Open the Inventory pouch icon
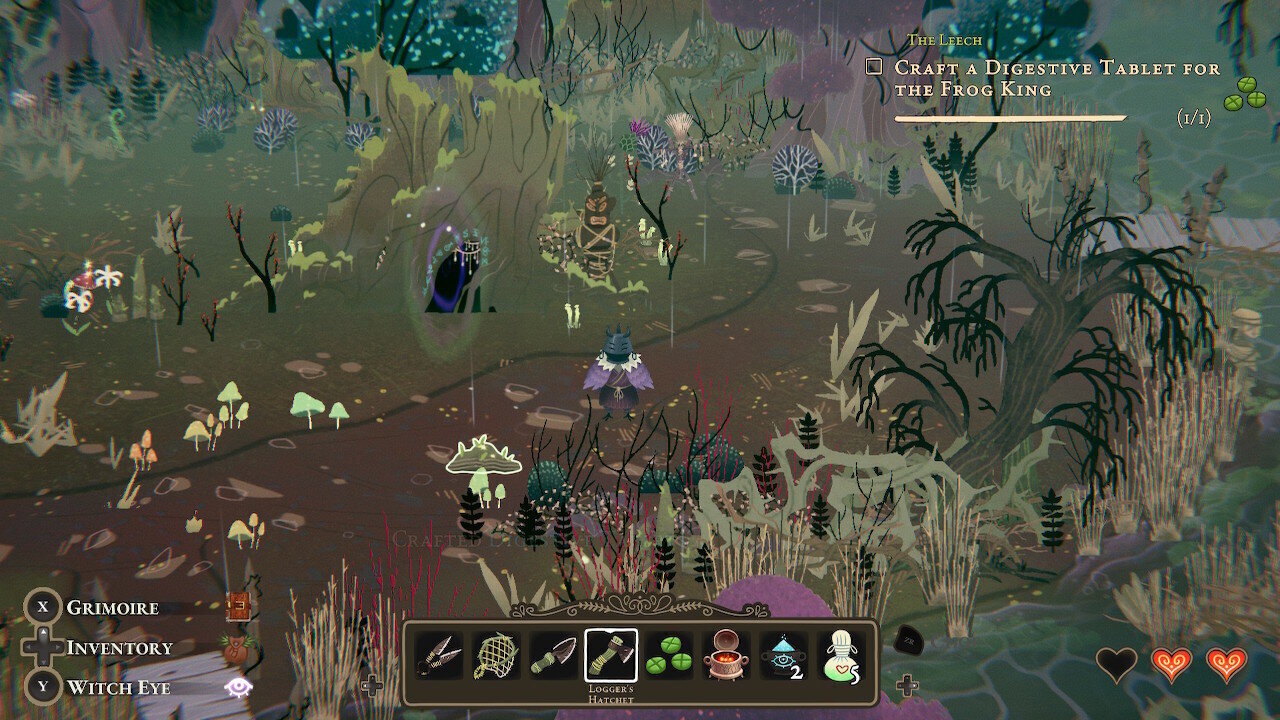The image size is (1280, 720). coord(238,648)
